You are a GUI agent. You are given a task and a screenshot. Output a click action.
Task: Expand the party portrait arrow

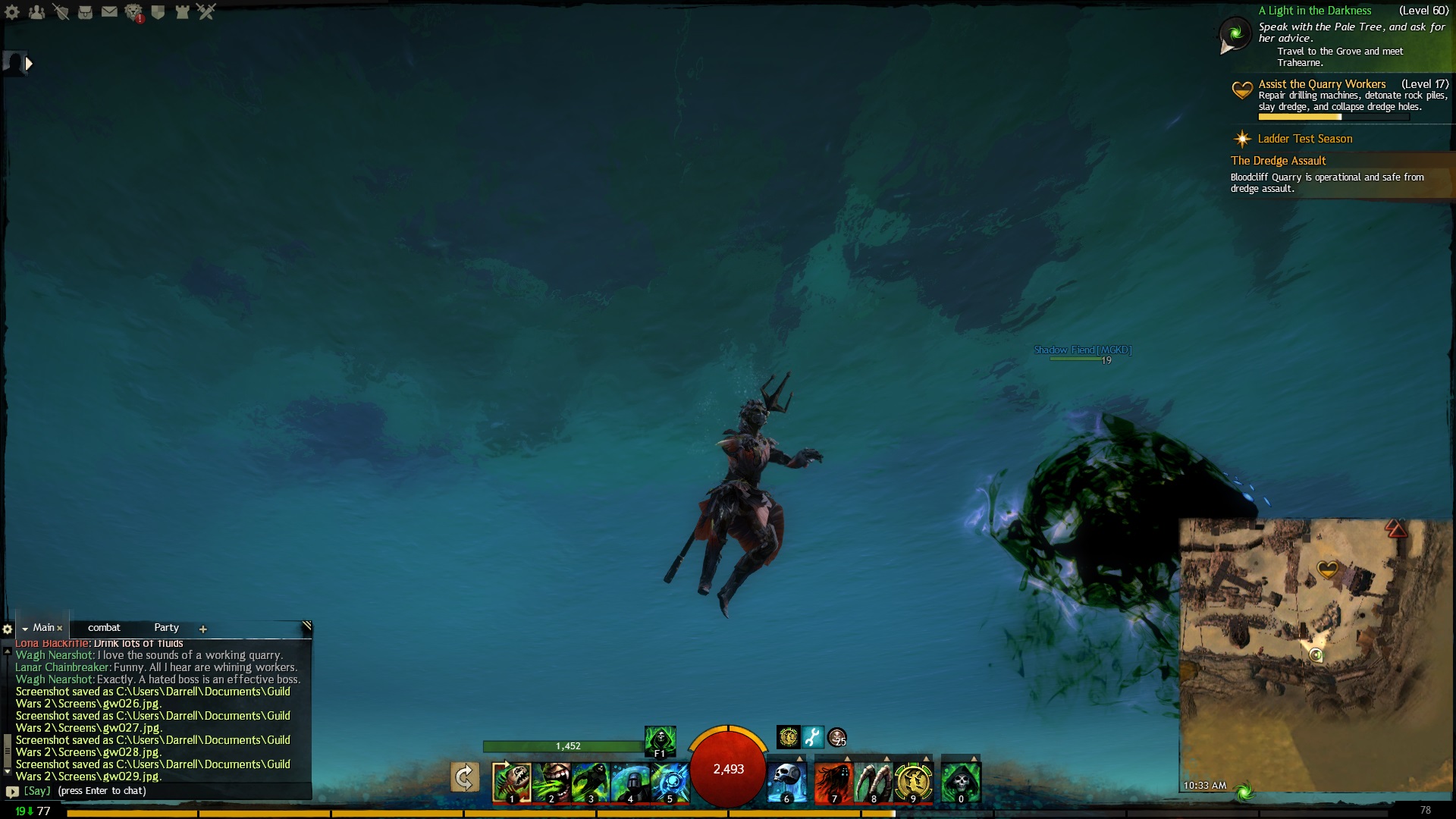click(x=29, y=64)
